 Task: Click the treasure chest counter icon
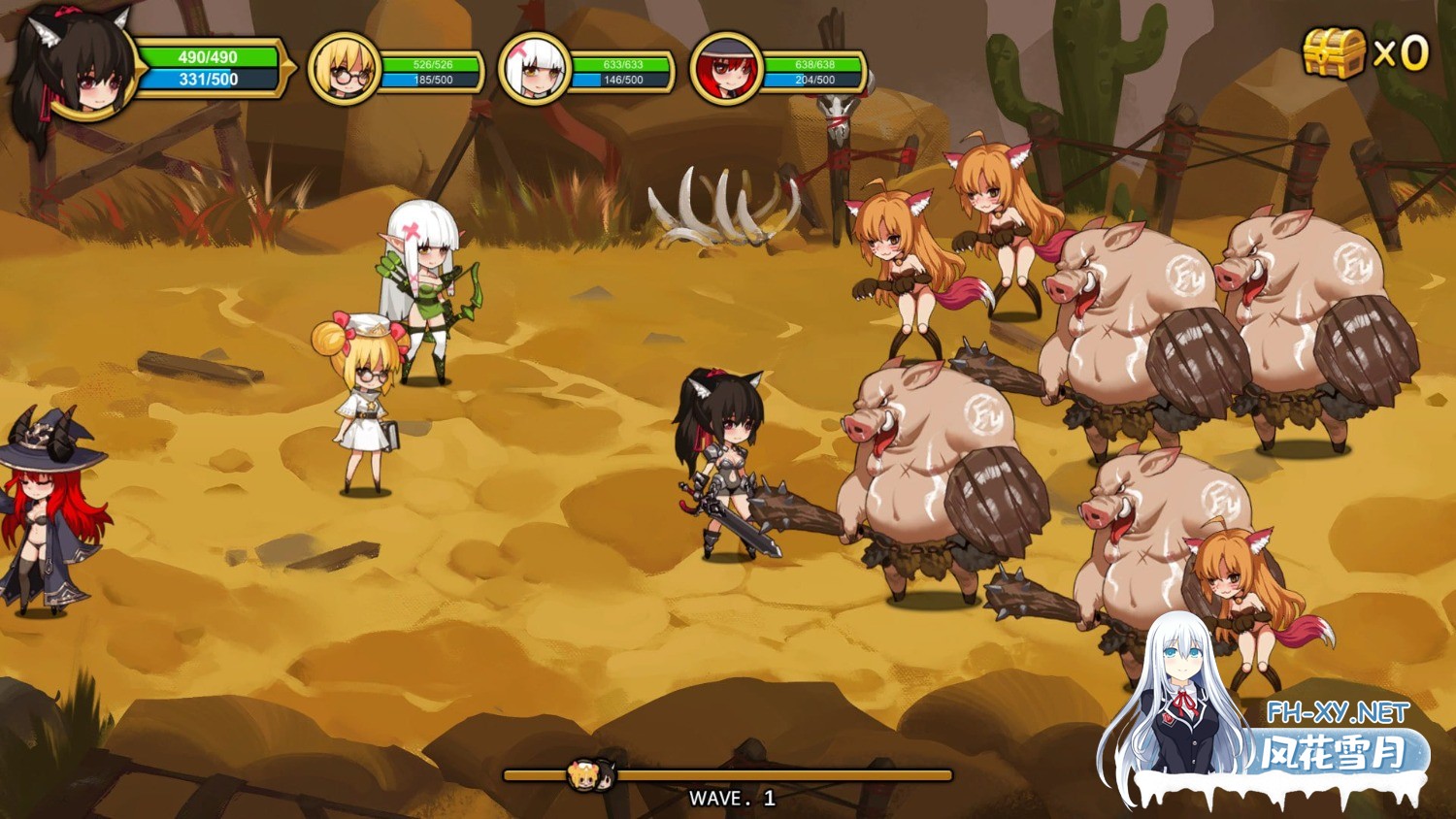click(1334, 52)
